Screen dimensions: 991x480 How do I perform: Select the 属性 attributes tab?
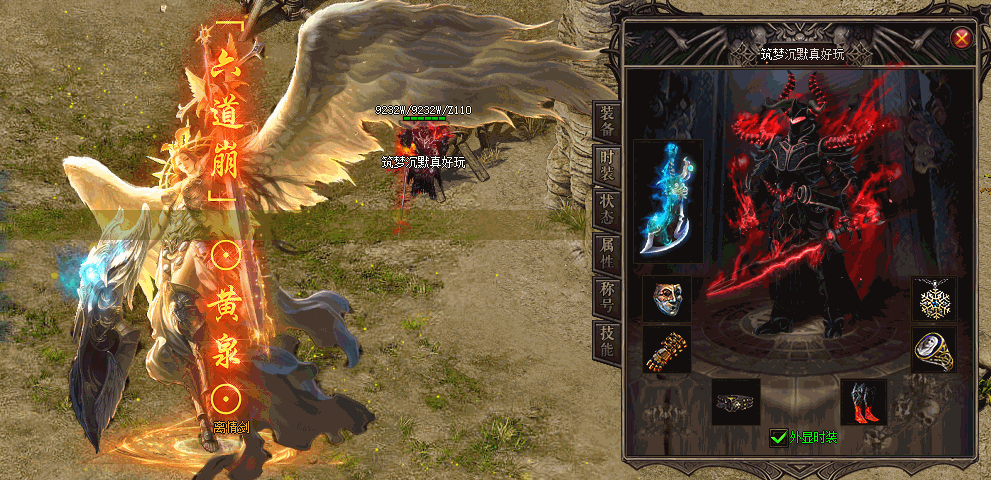[x=607, y=252]
